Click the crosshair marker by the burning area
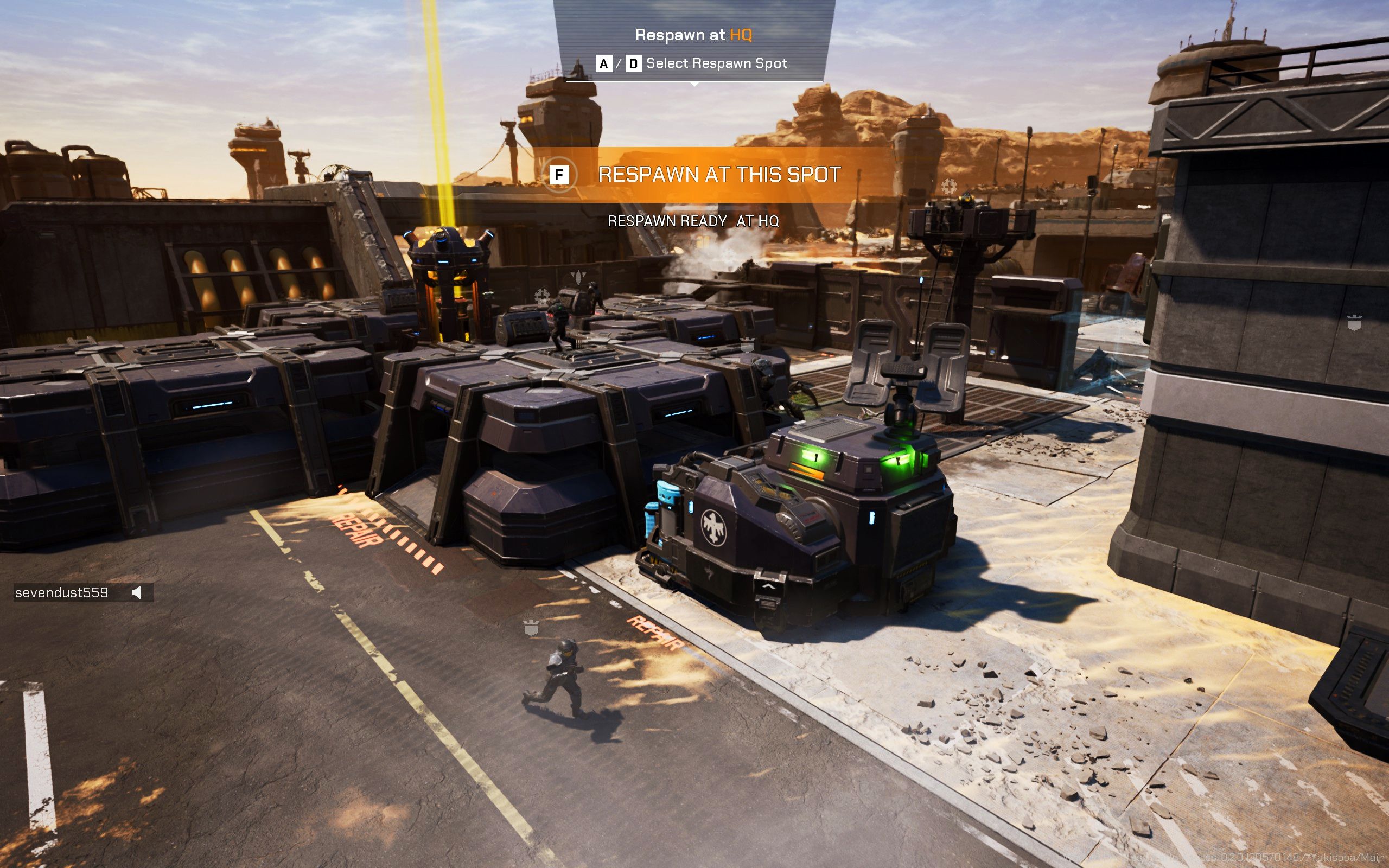The height and width of the screenshot is (868, 1389). (950, 187)
